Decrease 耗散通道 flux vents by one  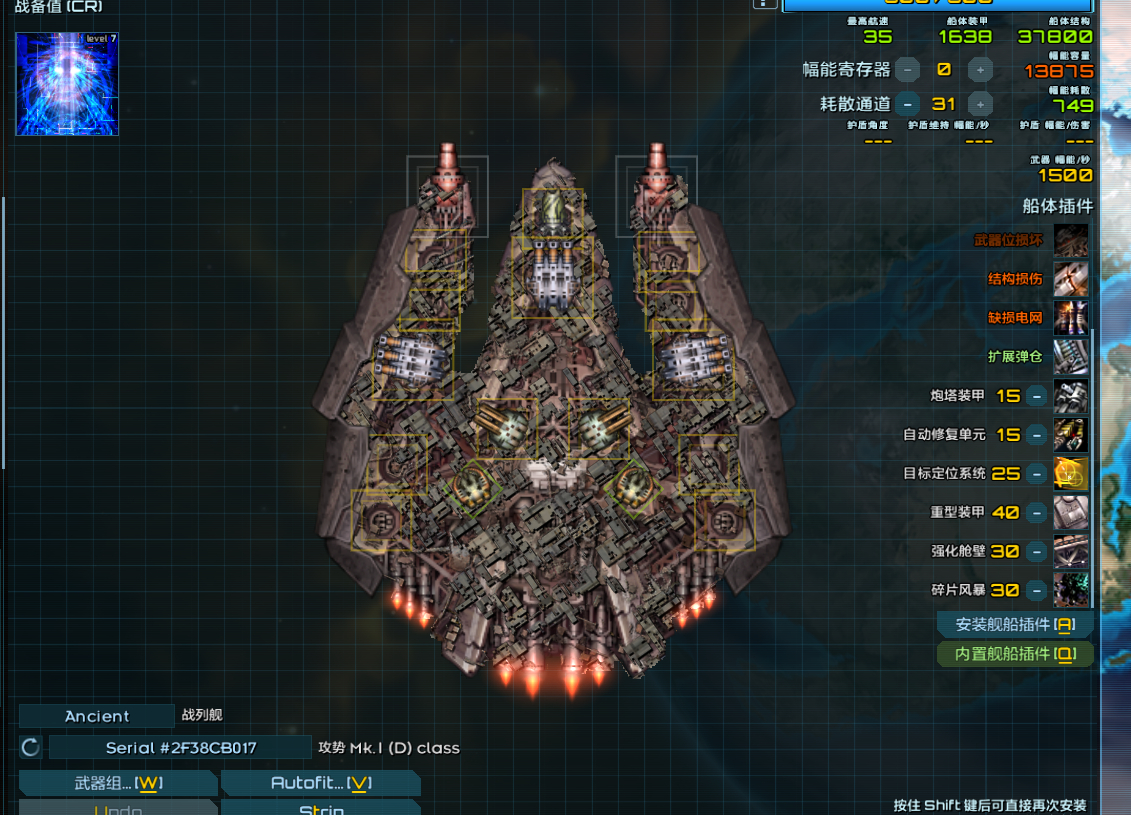tap(908, 104)
